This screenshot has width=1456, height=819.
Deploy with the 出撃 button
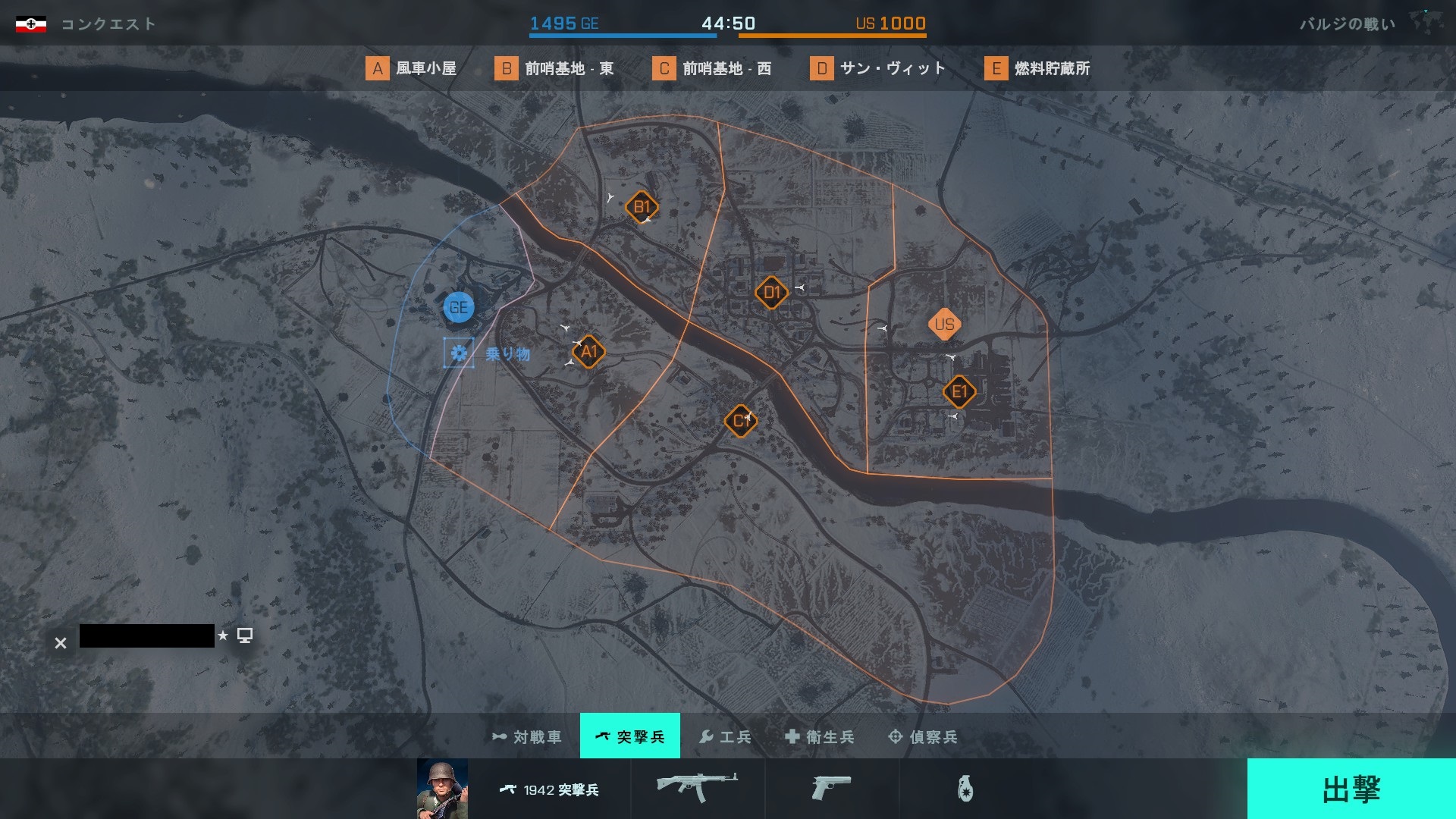(1351, 789)
